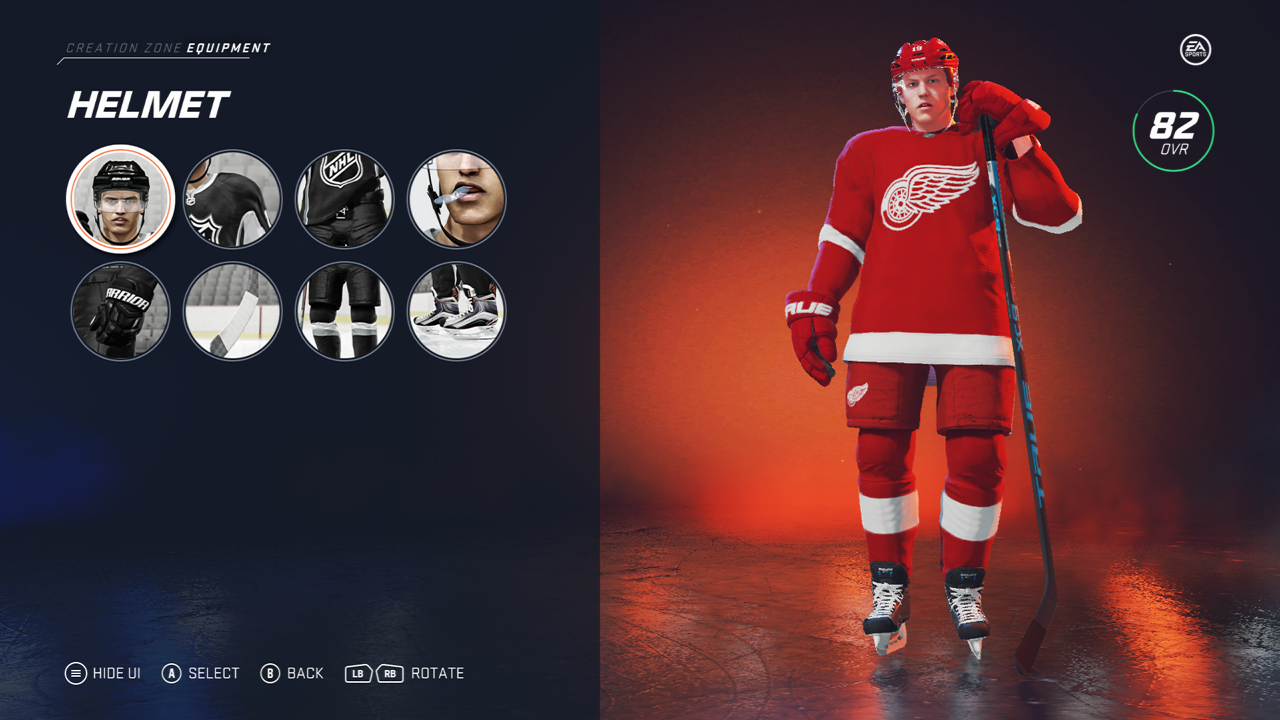Open the black jersey shoulder thumbnail
Screen dimensions: 1280x720
point(233,199)
